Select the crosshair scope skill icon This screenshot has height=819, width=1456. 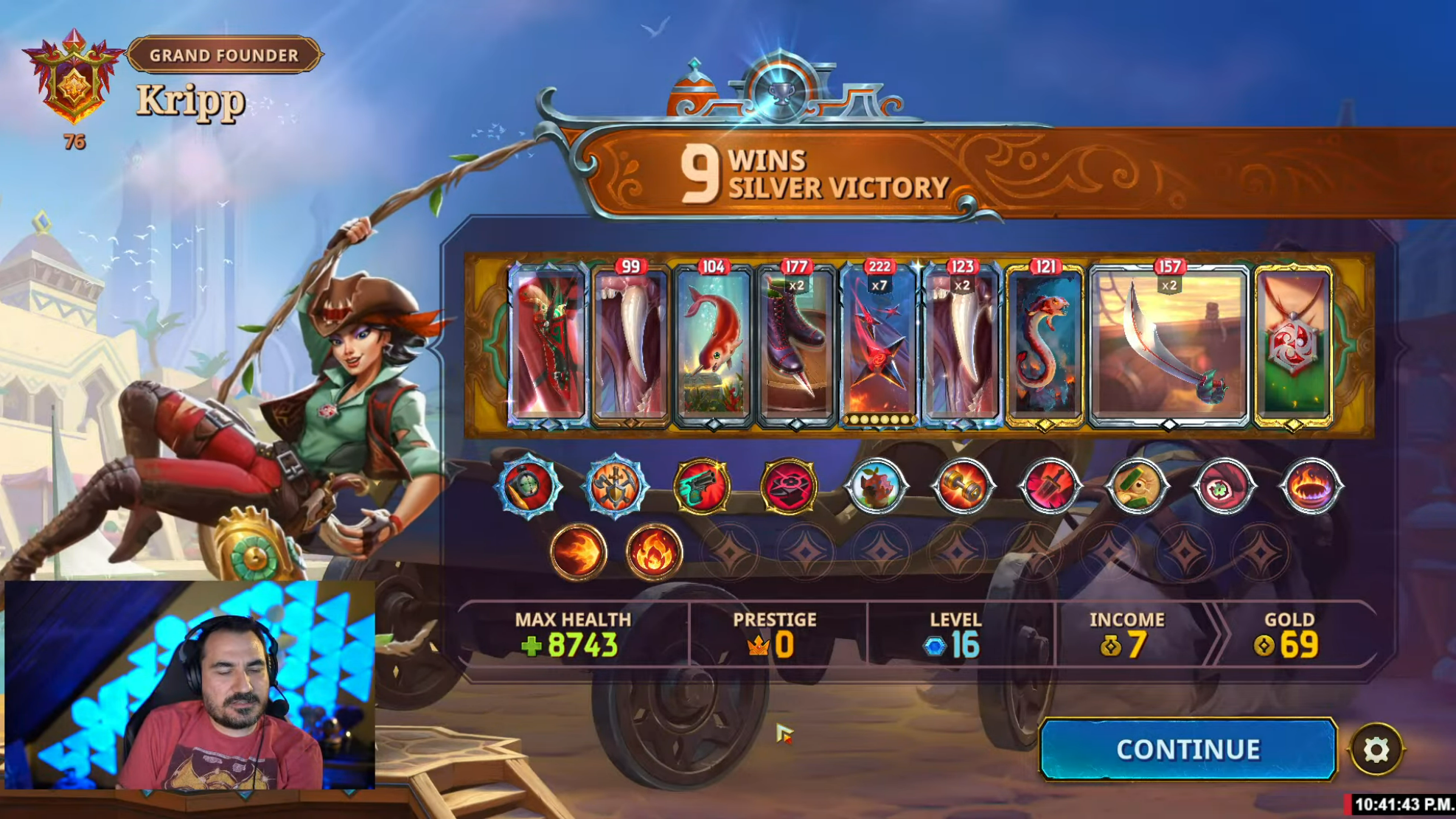528,486
